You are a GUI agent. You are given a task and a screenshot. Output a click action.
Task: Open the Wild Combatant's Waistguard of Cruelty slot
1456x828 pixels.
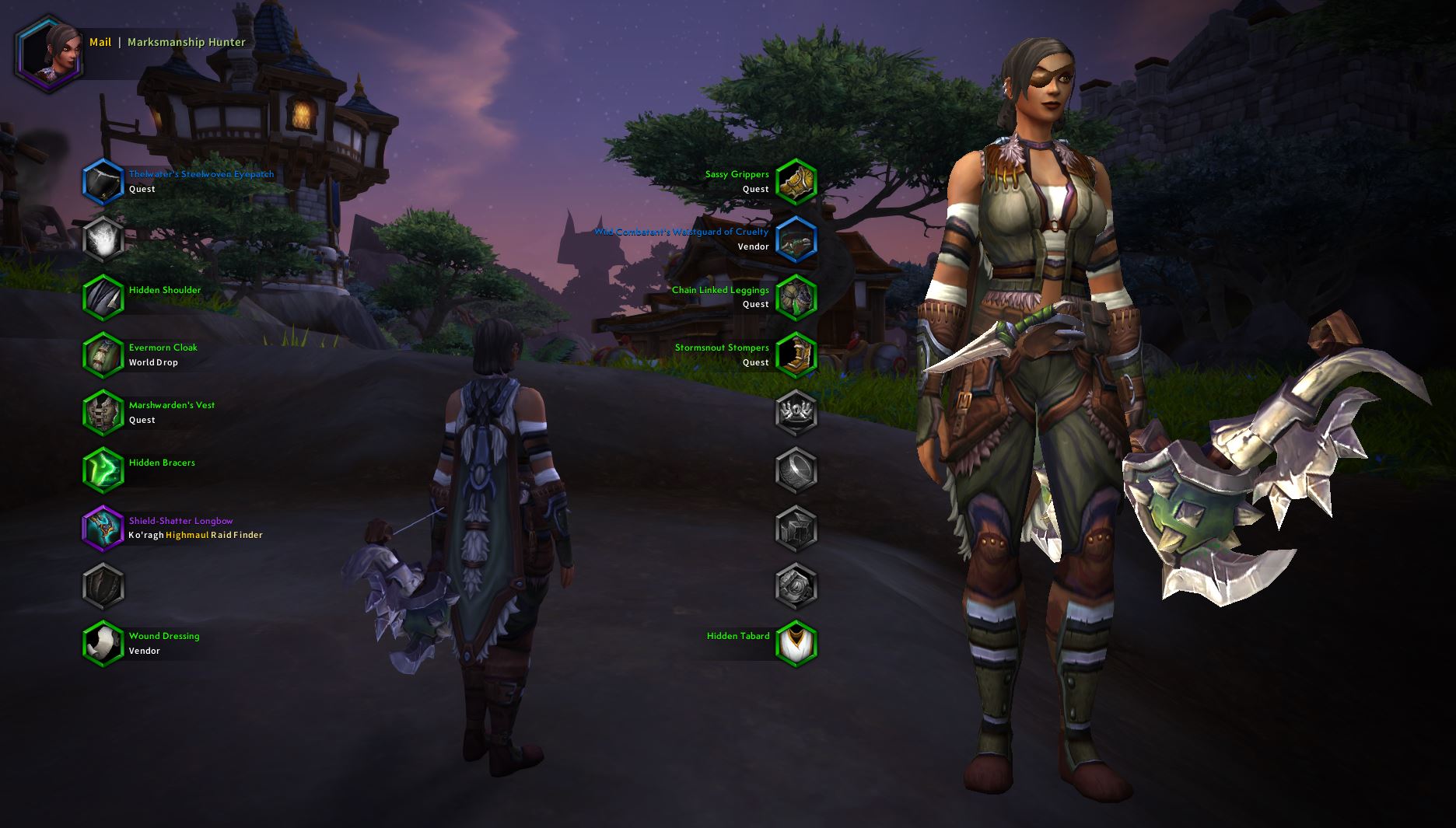point(796,239)
